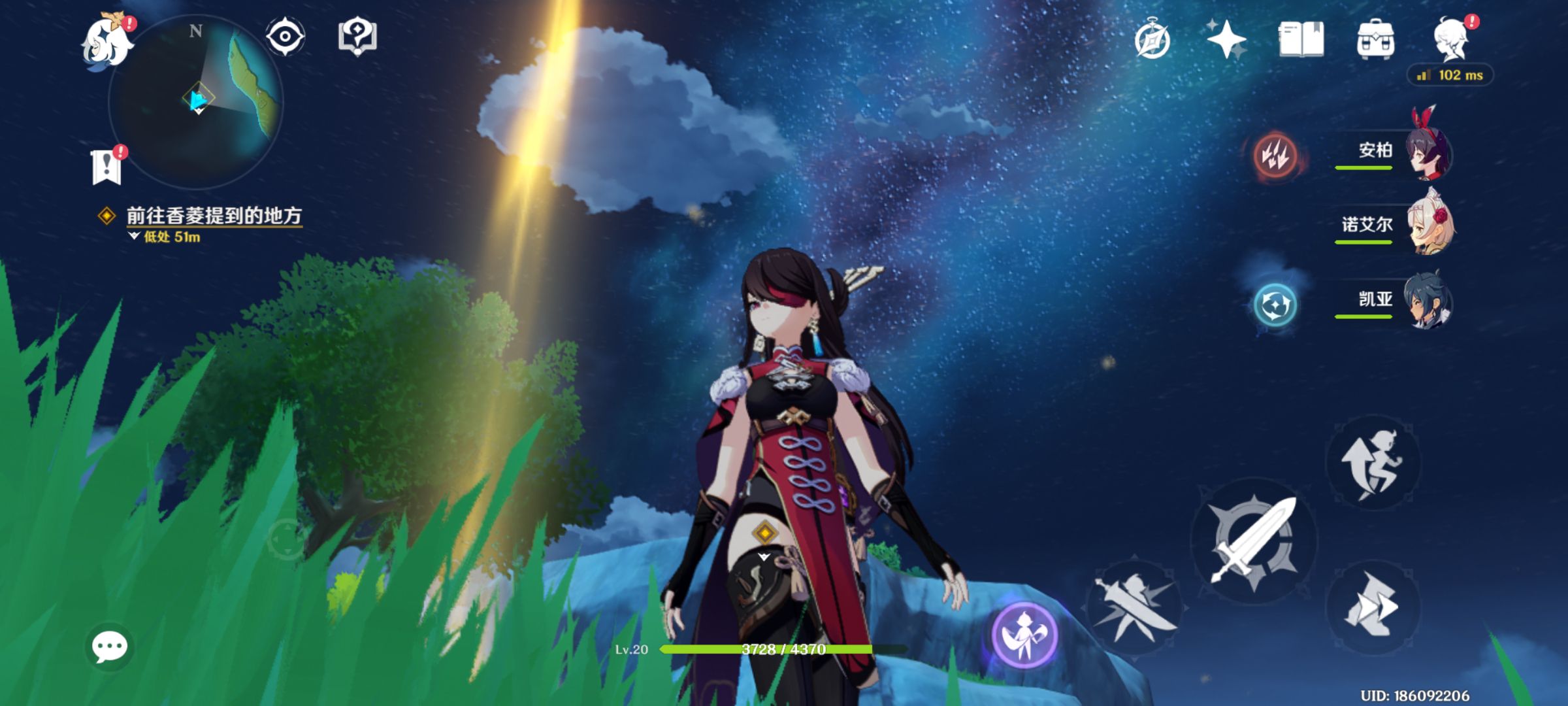This screenshot has width=1568, height=706.
Task: Activate the elemental skill button
Action: click(x=1134, y=607)
